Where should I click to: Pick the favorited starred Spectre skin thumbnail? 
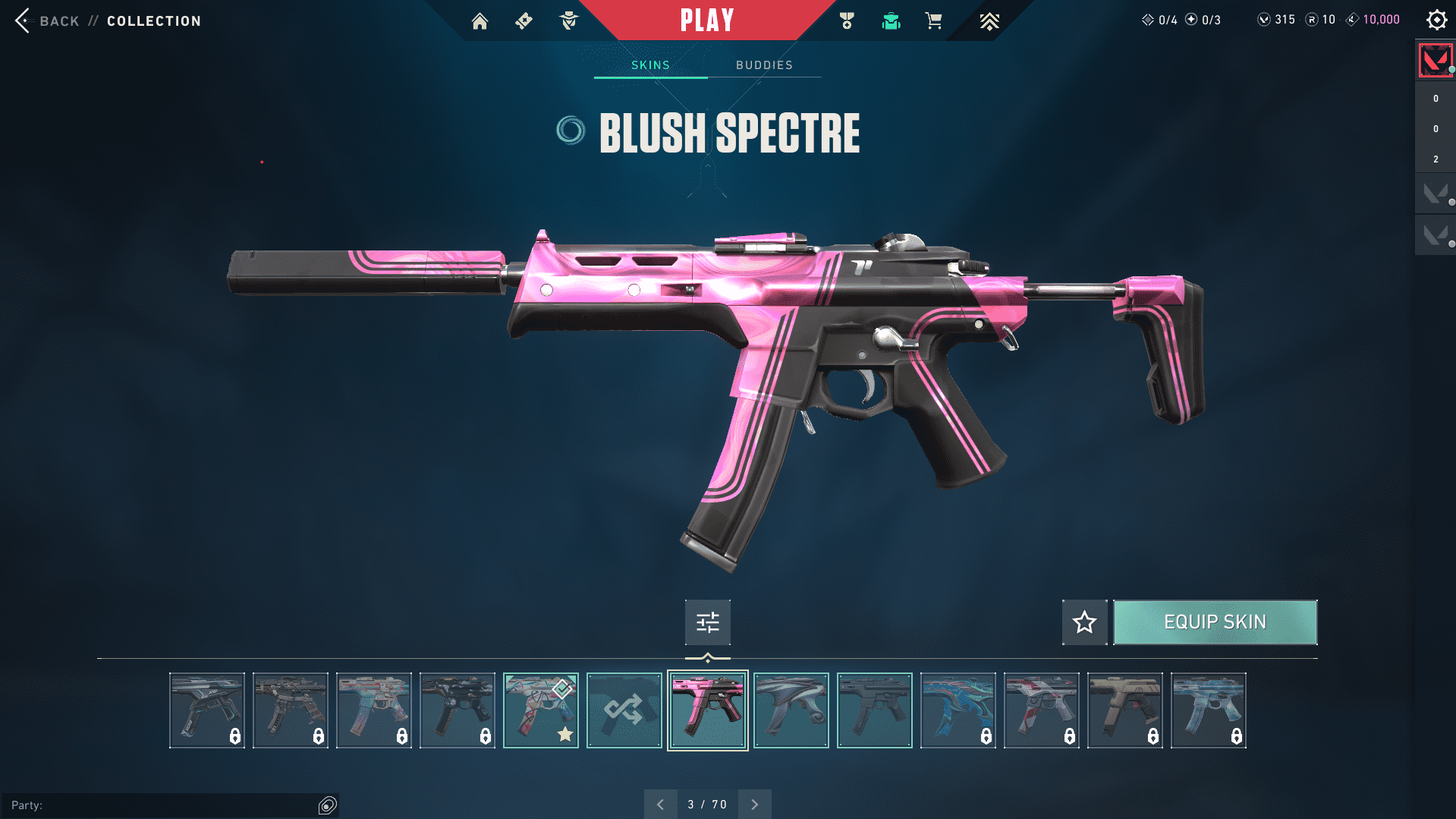coord(540,710)
